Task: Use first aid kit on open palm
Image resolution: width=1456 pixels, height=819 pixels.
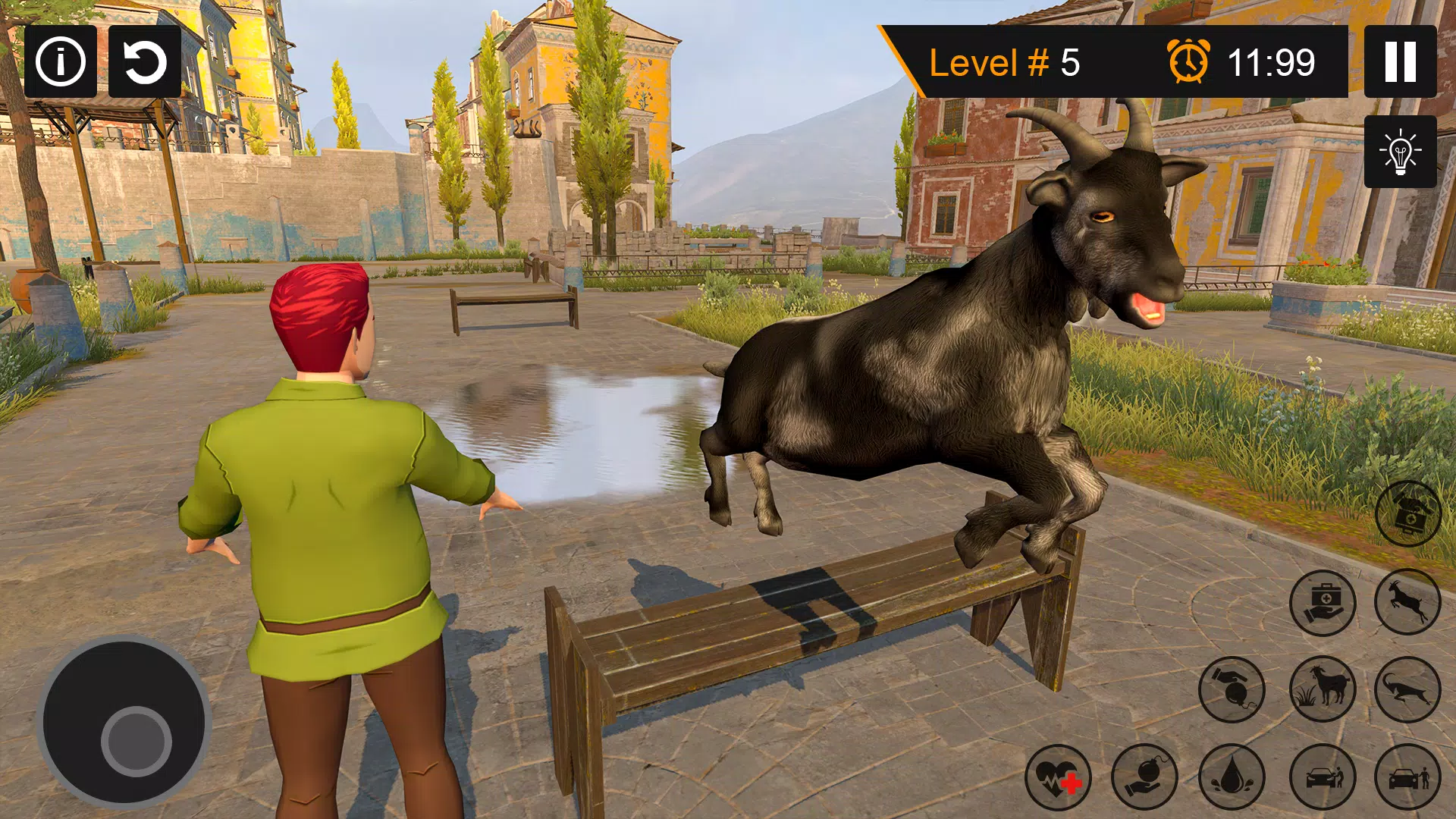Action: [1323, 603]
